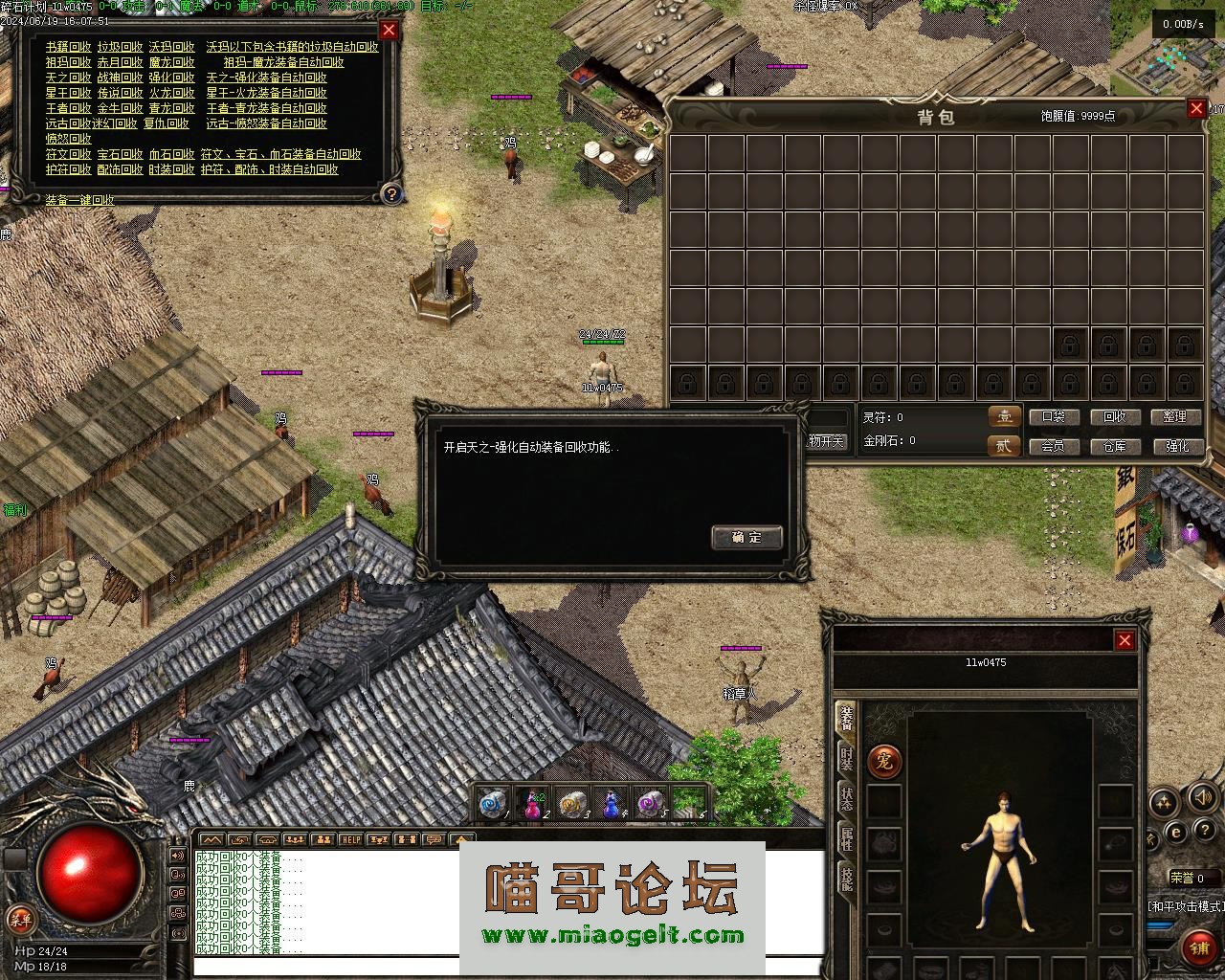
Task: Switch to the 时装 fashion tab
Action: point(847,759)
